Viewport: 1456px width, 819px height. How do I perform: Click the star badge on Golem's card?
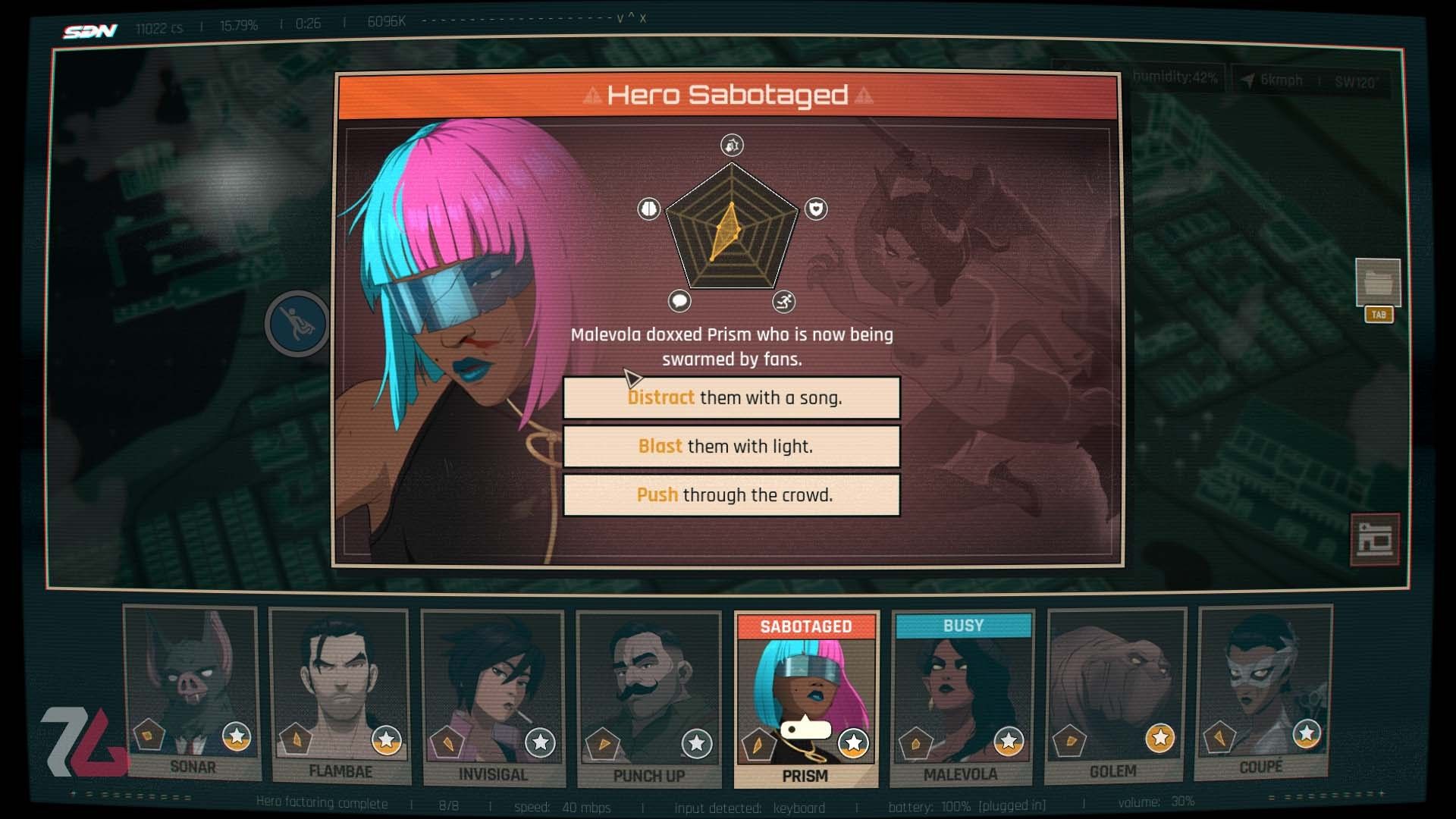(1159, 738)
